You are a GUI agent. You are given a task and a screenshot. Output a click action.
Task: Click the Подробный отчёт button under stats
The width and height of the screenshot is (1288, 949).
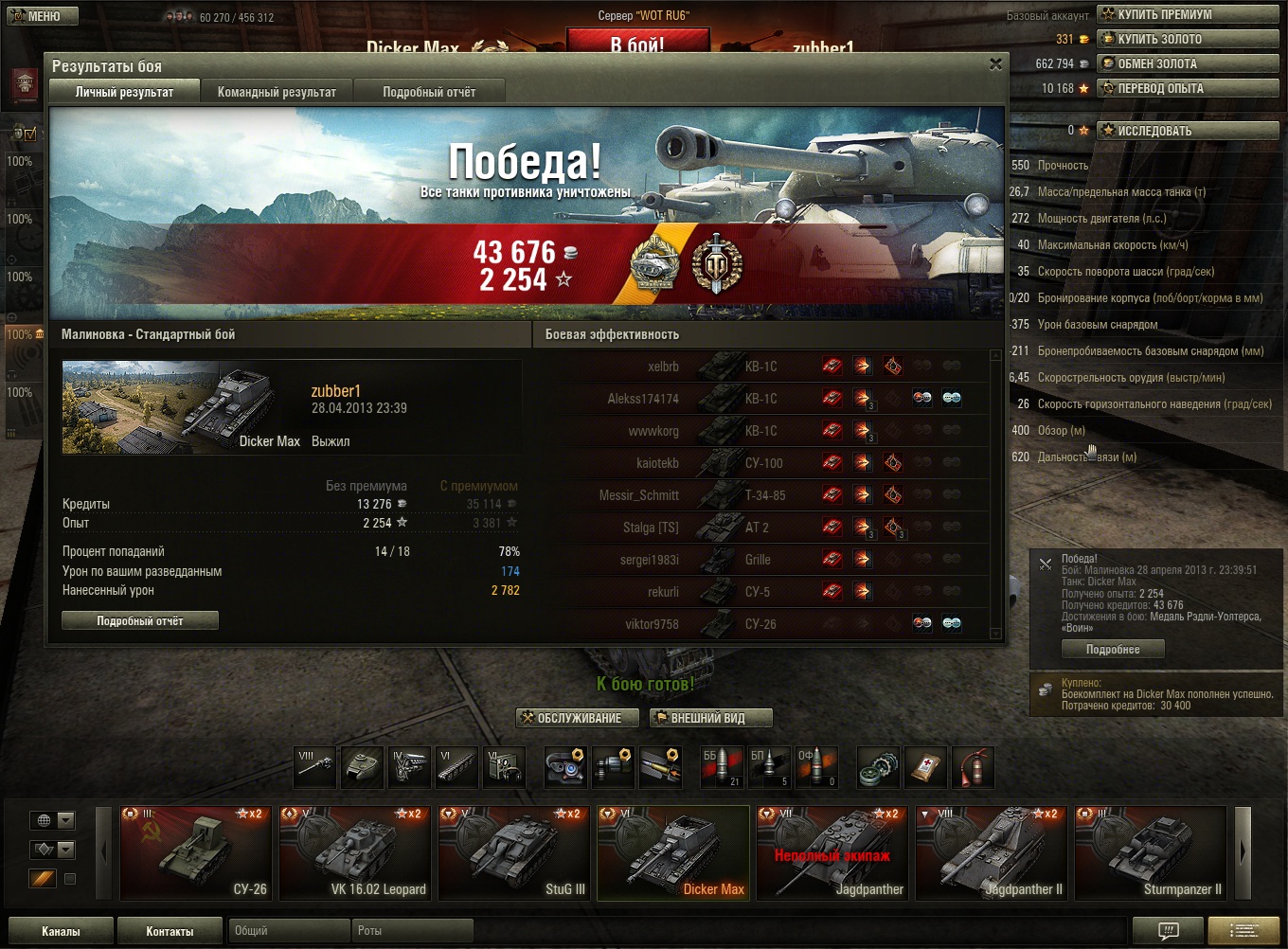(140, 620)
